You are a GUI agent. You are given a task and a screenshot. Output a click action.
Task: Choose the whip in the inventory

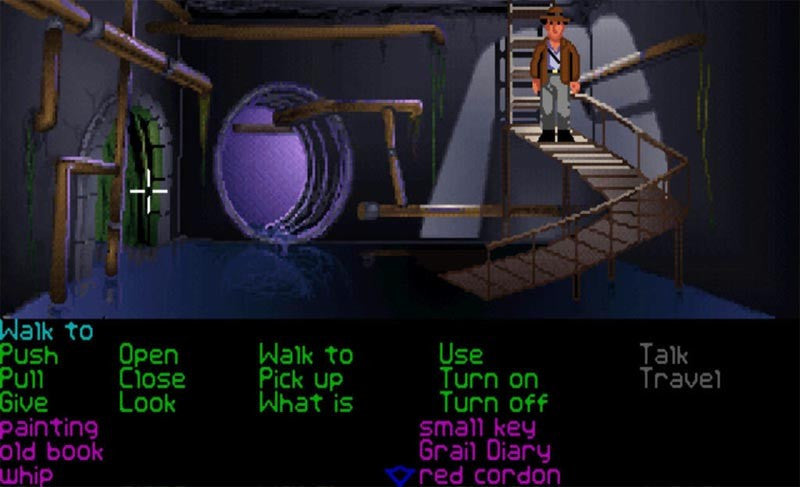(27, 475)
